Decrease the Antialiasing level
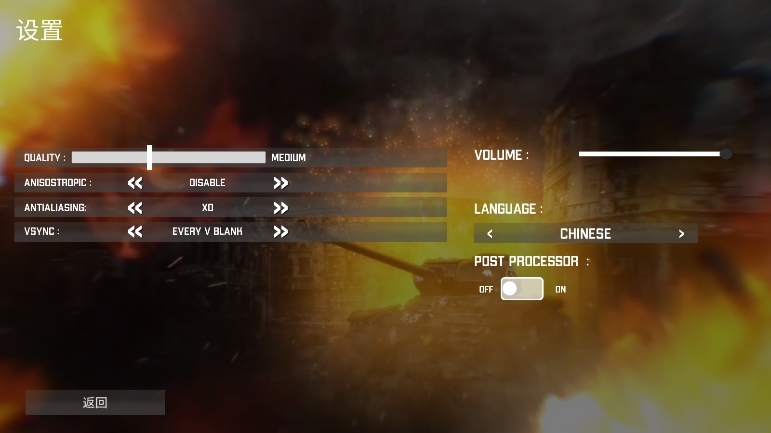This screenshot has width=771, height=433. click(x=135, y=208)
